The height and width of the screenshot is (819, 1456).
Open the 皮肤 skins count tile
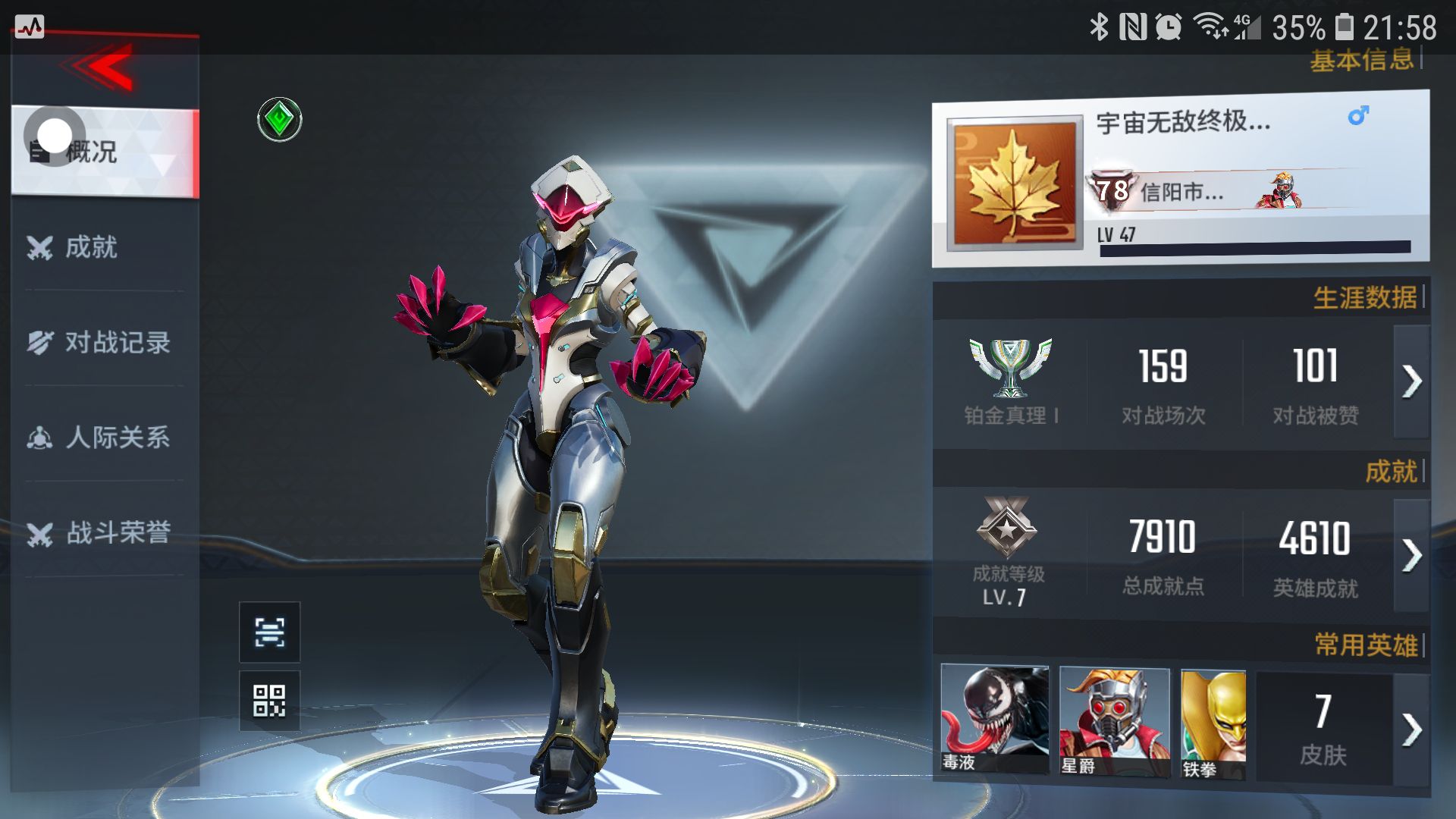pos(1323,728)
